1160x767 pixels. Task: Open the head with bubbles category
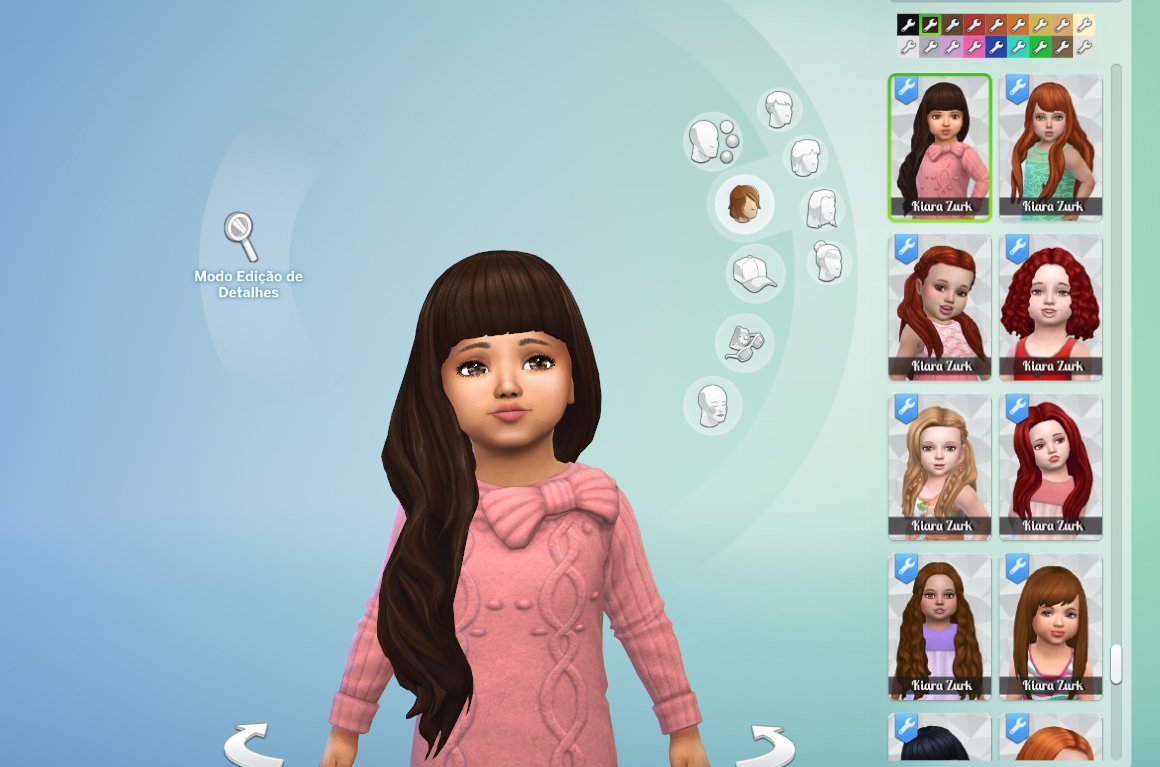pyautogui.click(x=711, y=141)
